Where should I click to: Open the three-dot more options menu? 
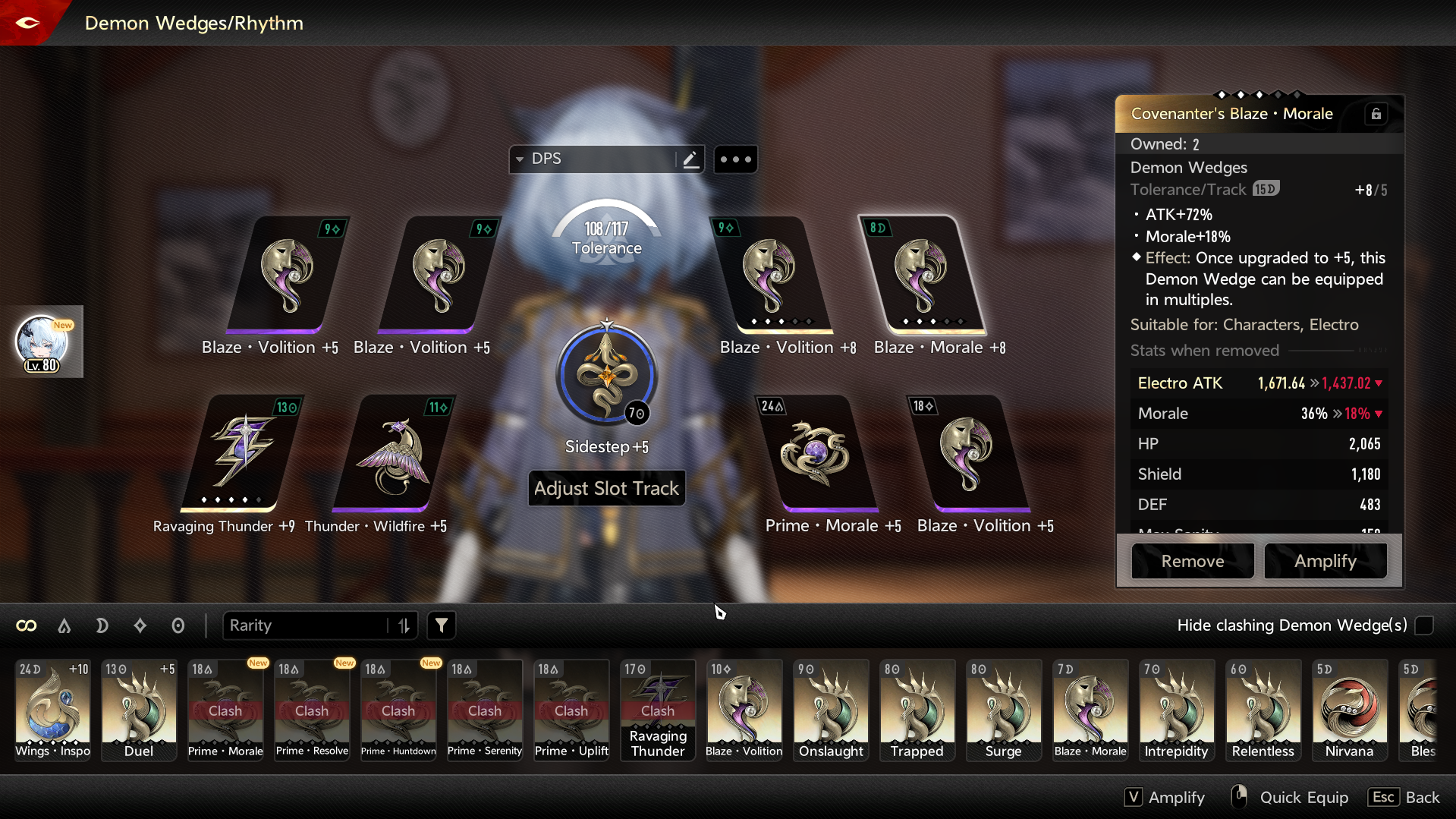pyautogui.click(x=735, y=159)
